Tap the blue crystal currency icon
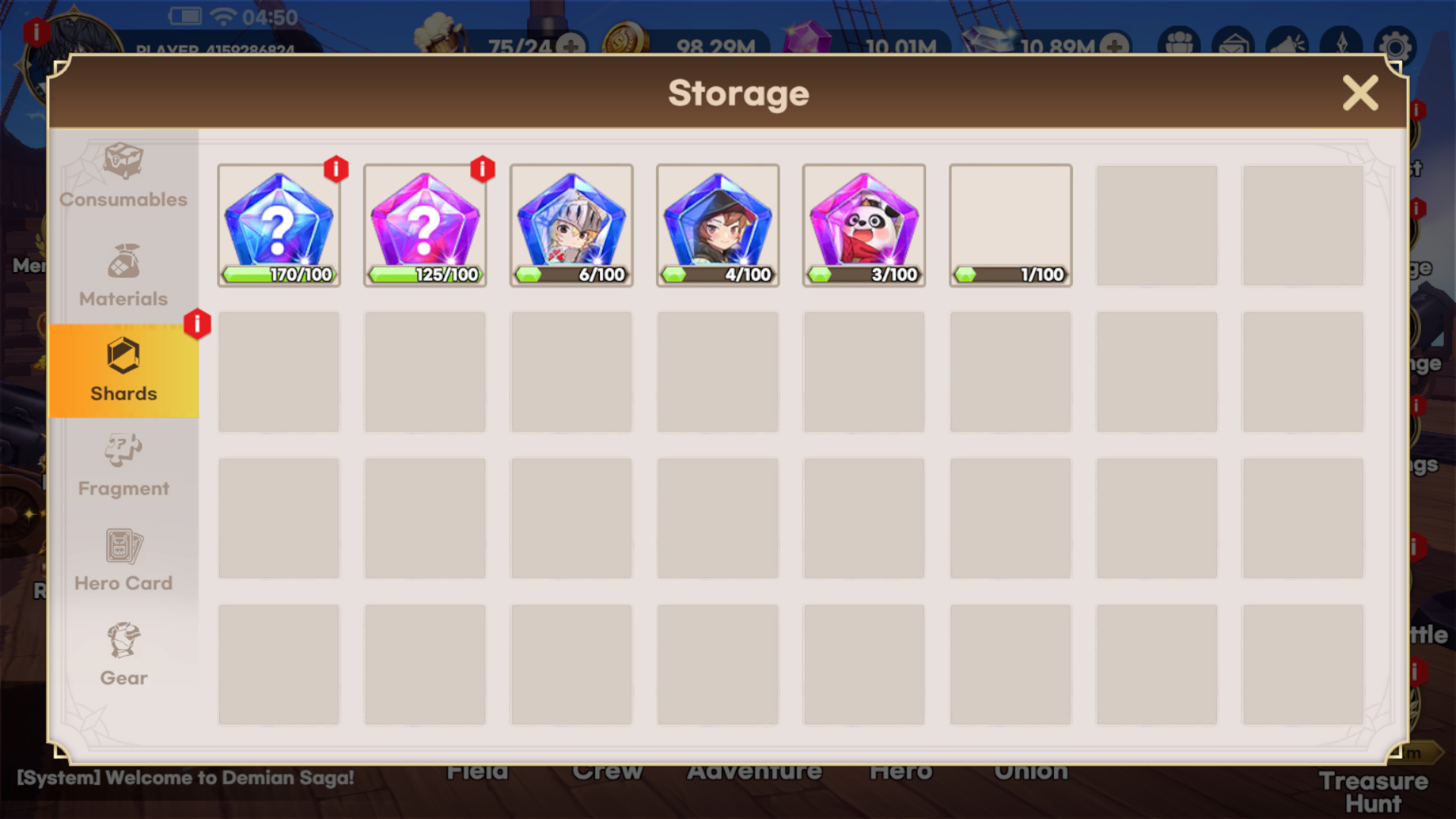The image size is (1456, 819). [x=987, y=39]
